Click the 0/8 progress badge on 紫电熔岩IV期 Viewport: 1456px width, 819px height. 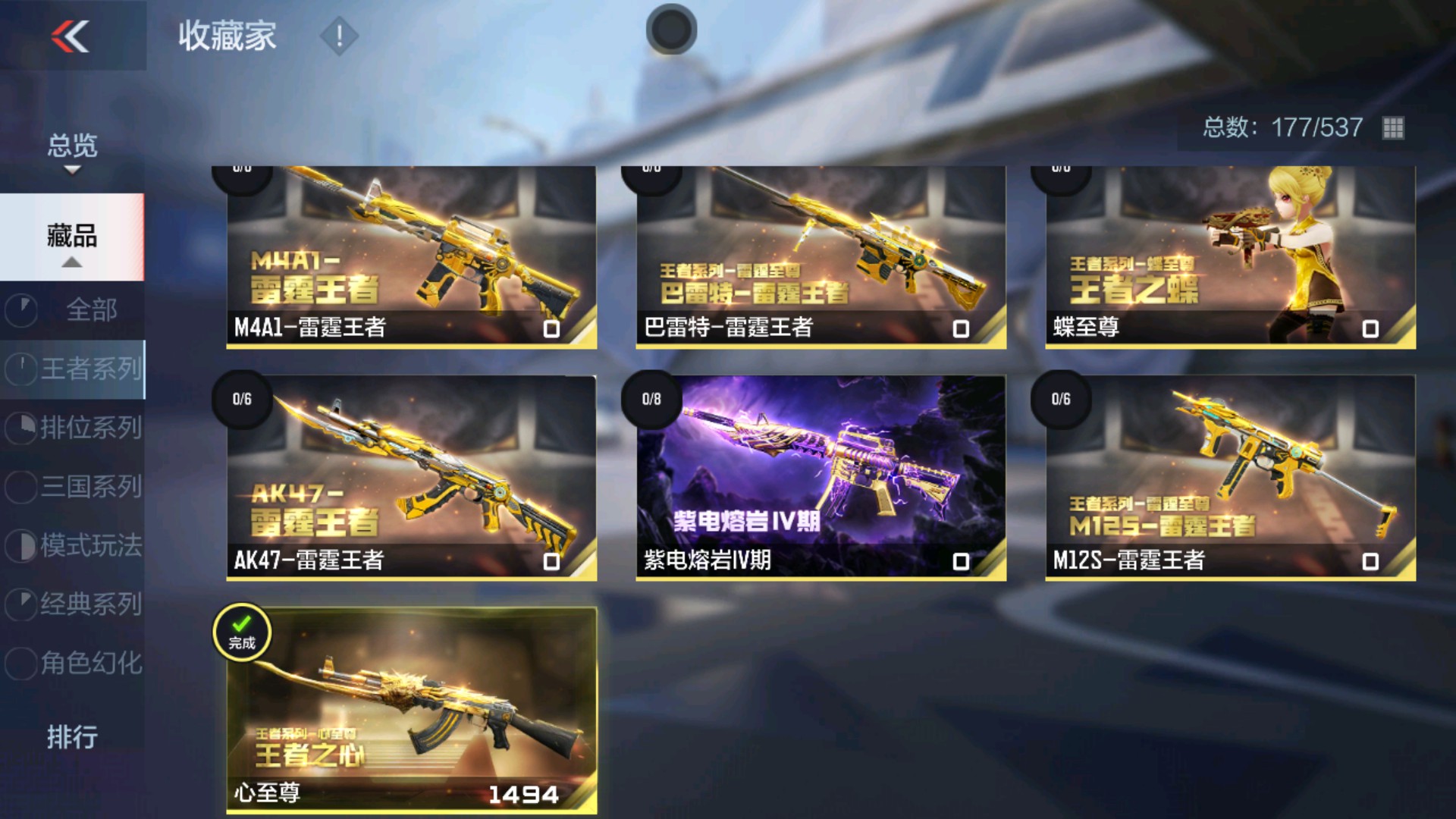coord(652,400)
